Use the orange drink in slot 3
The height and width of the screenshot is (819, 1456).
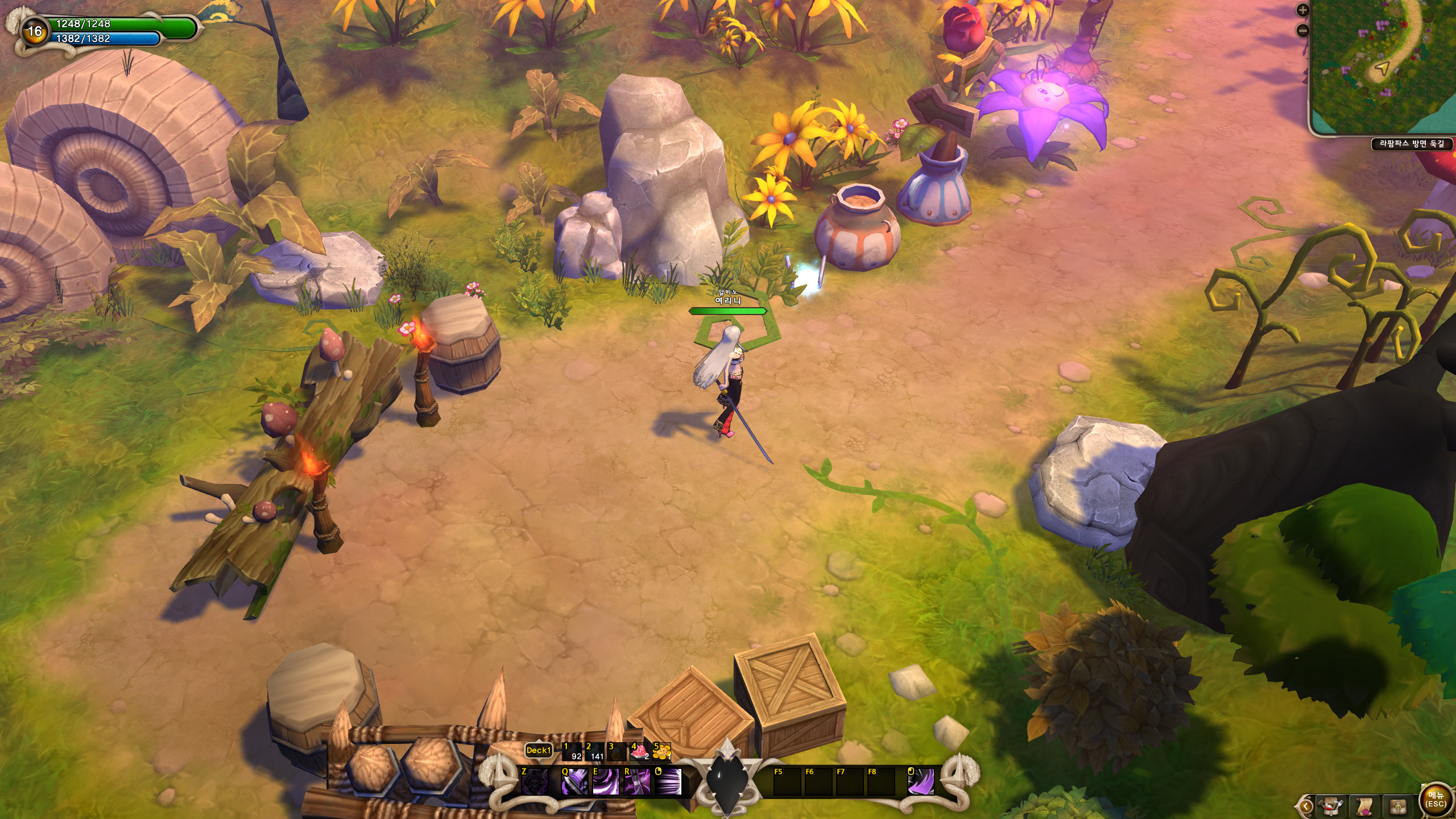(617, 752)
